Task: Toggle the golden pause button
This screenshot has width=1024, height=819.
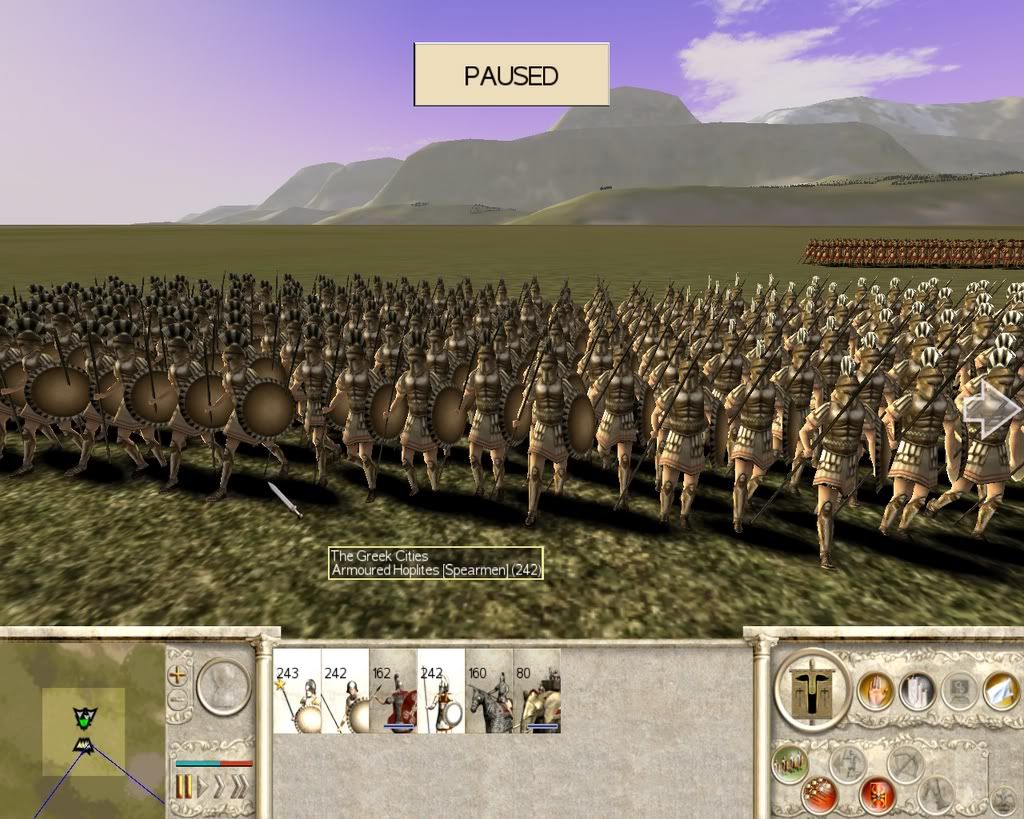Action: tap(184, 787)
